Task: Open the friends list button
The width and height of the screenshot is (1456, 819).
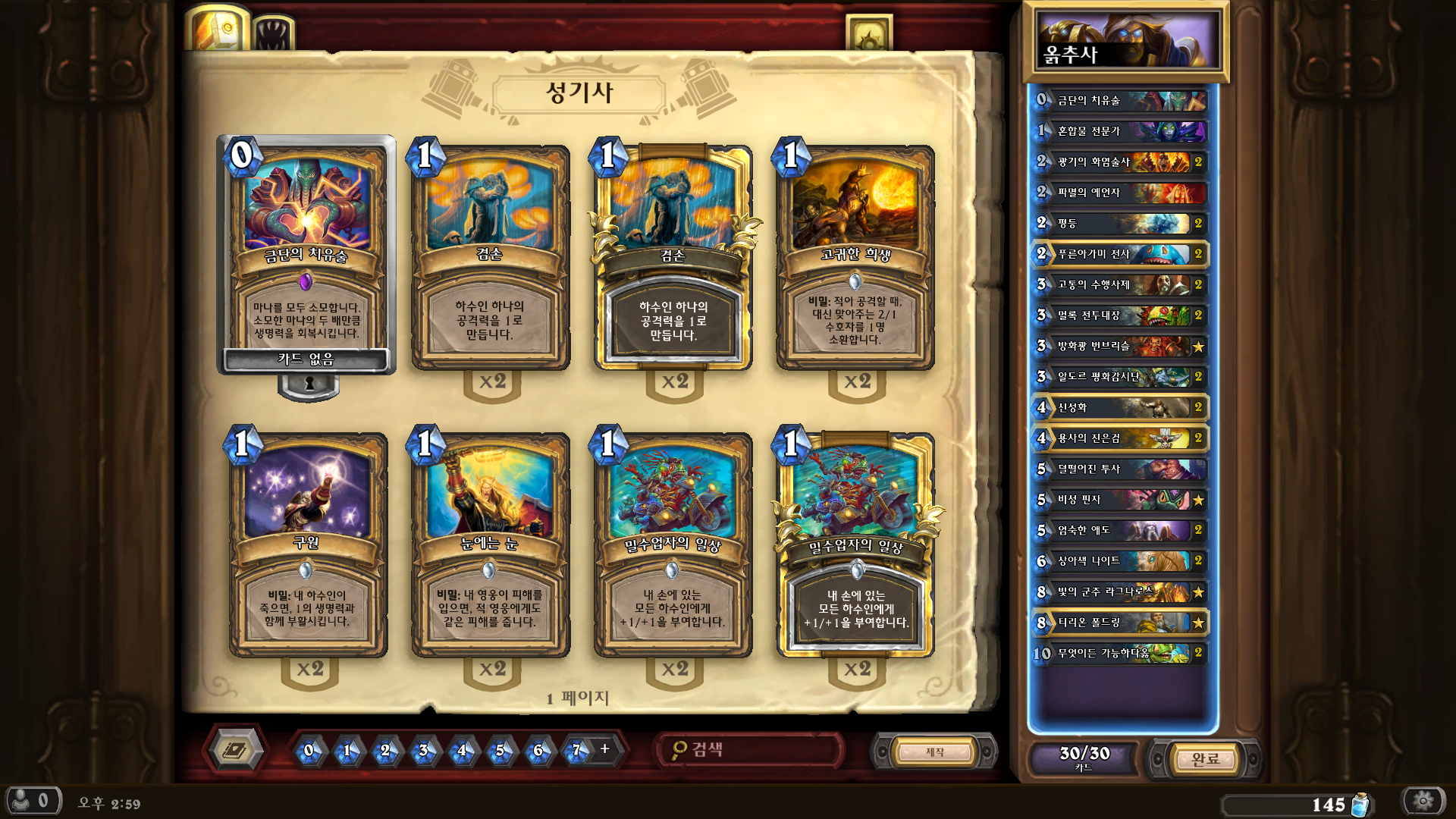Action: tap(32, 801)
